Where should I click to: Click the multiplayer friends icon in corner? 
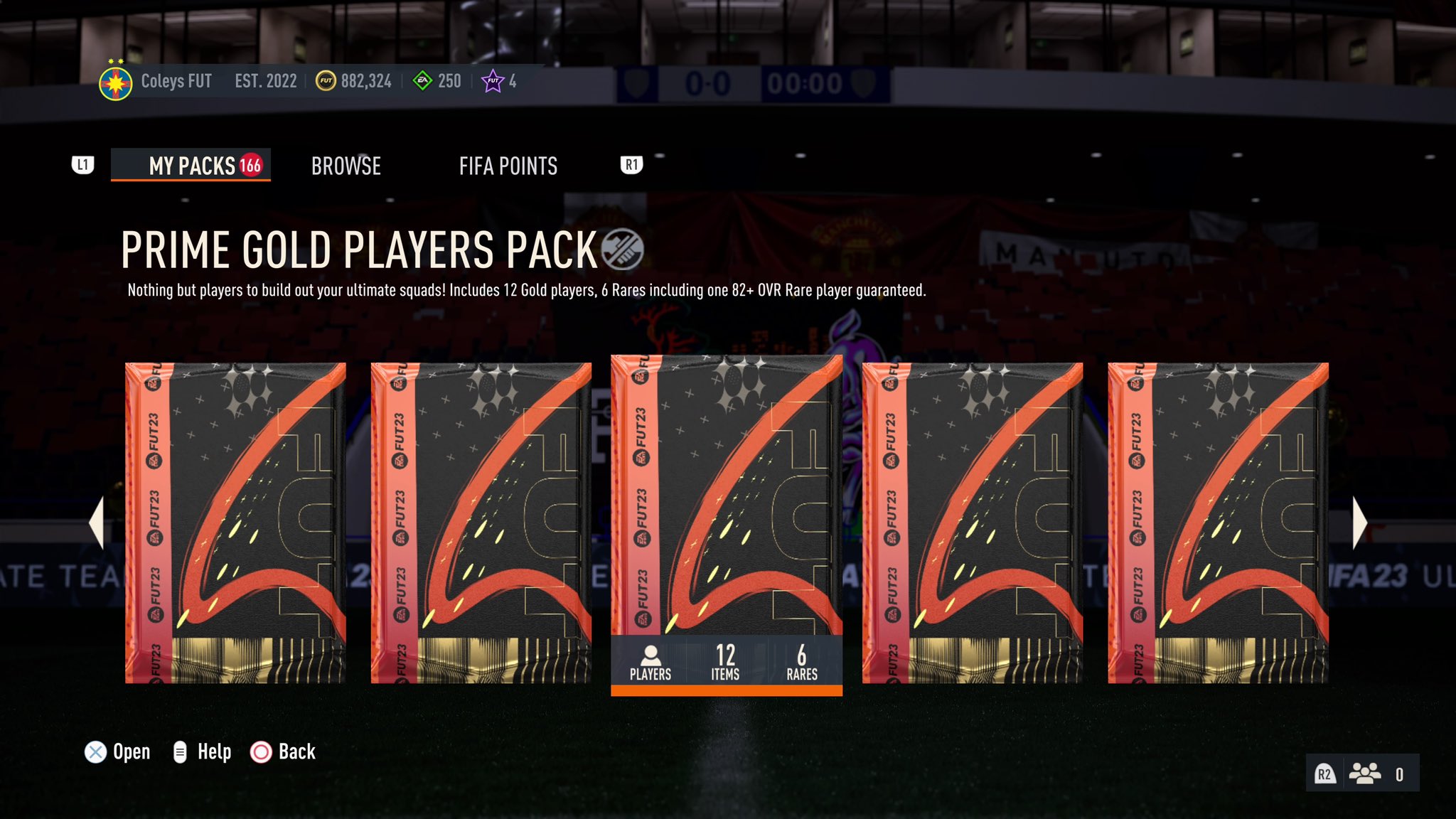[x=1365, y=773]
